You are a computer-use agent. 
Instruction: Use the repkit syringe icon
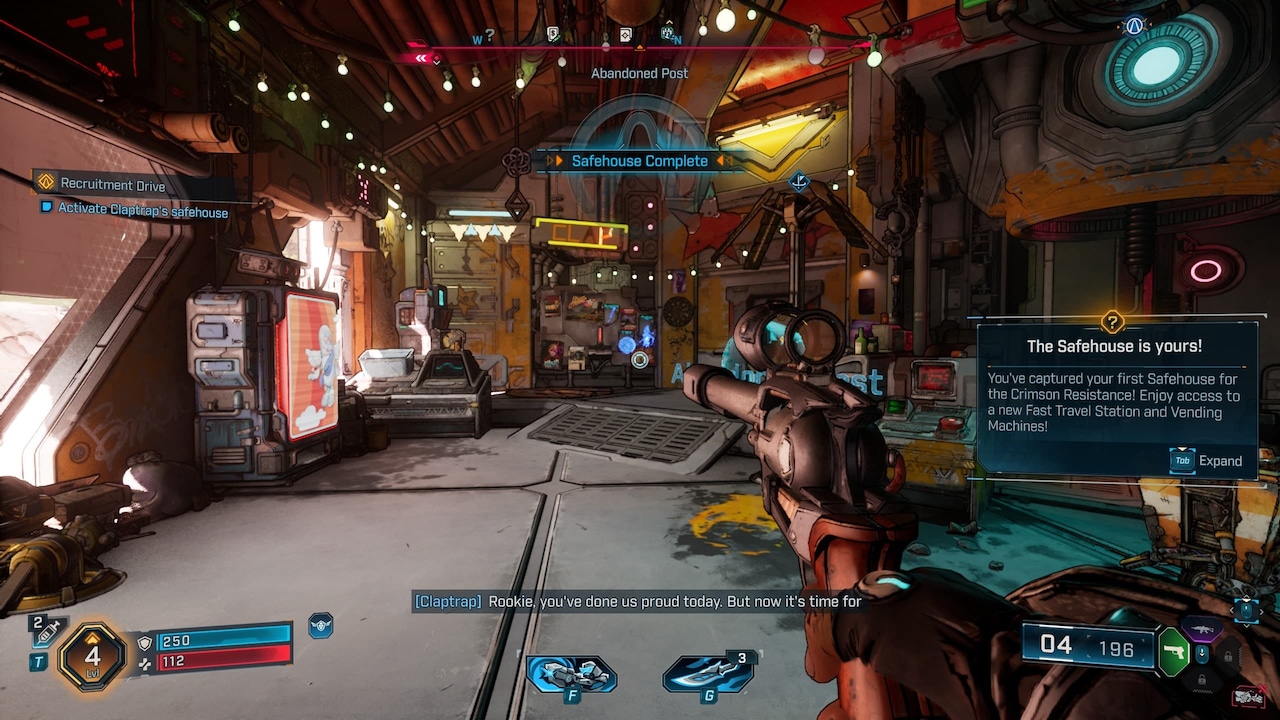pos(47,631)
